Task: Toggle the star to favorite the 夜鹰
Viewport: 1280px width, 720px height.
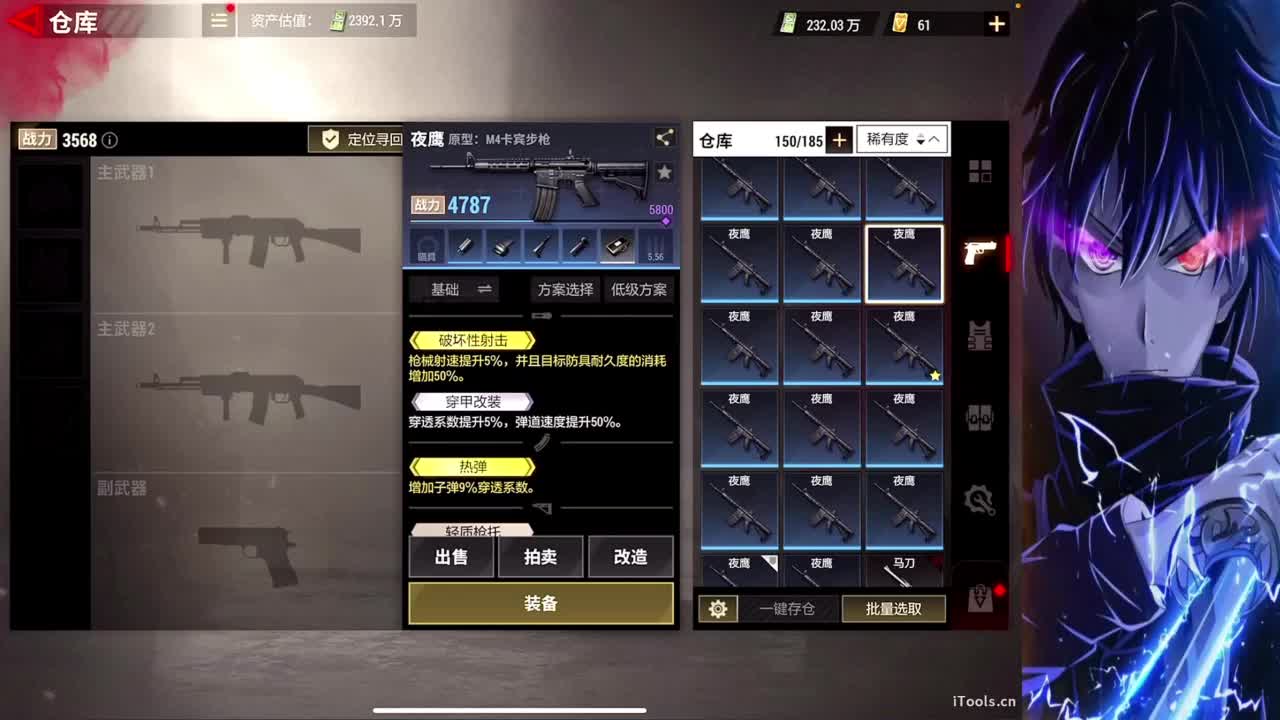Action: pos(664,171)
